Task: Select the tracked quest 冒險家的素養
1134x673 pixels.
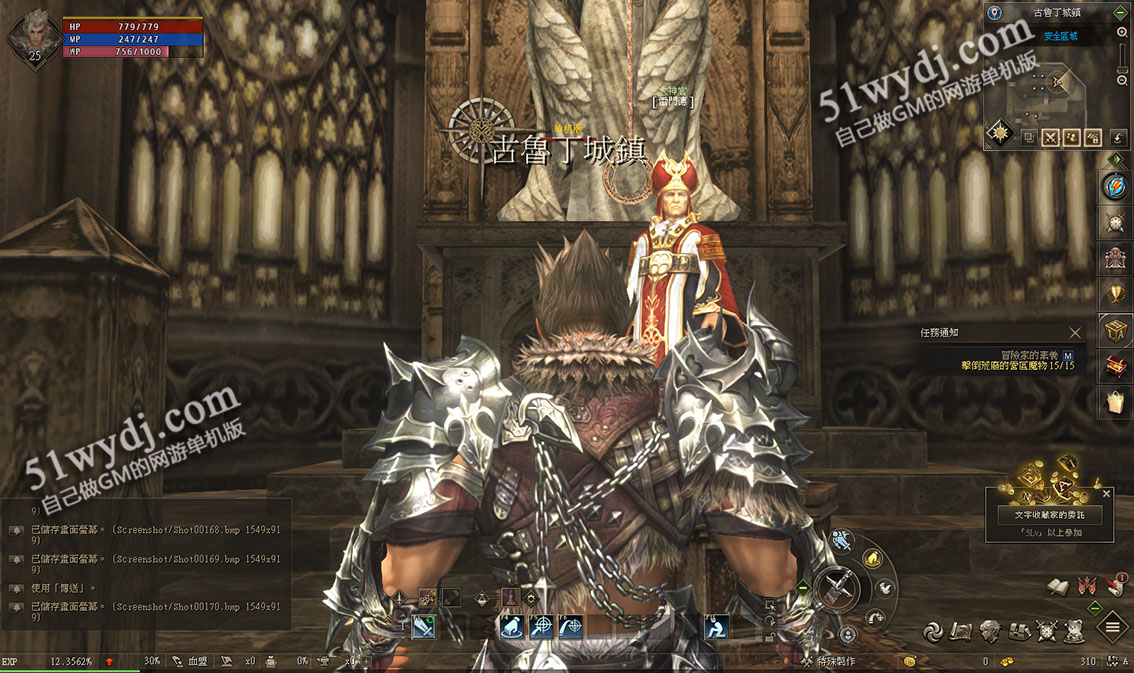Action: 1030,355
